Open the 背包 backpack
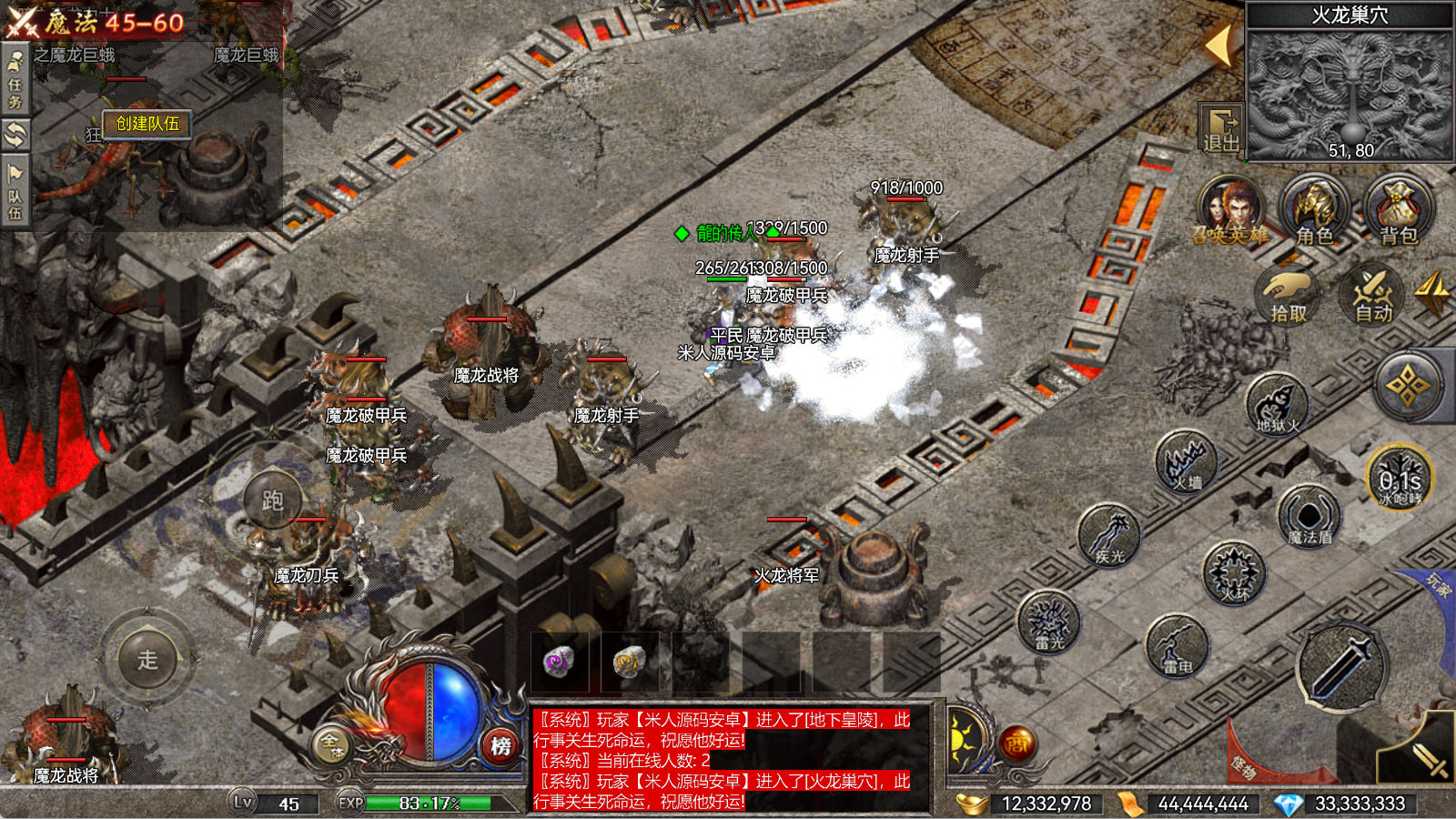The width and height of the screenshot is (1456, 819). click(x=1399, y=209)
